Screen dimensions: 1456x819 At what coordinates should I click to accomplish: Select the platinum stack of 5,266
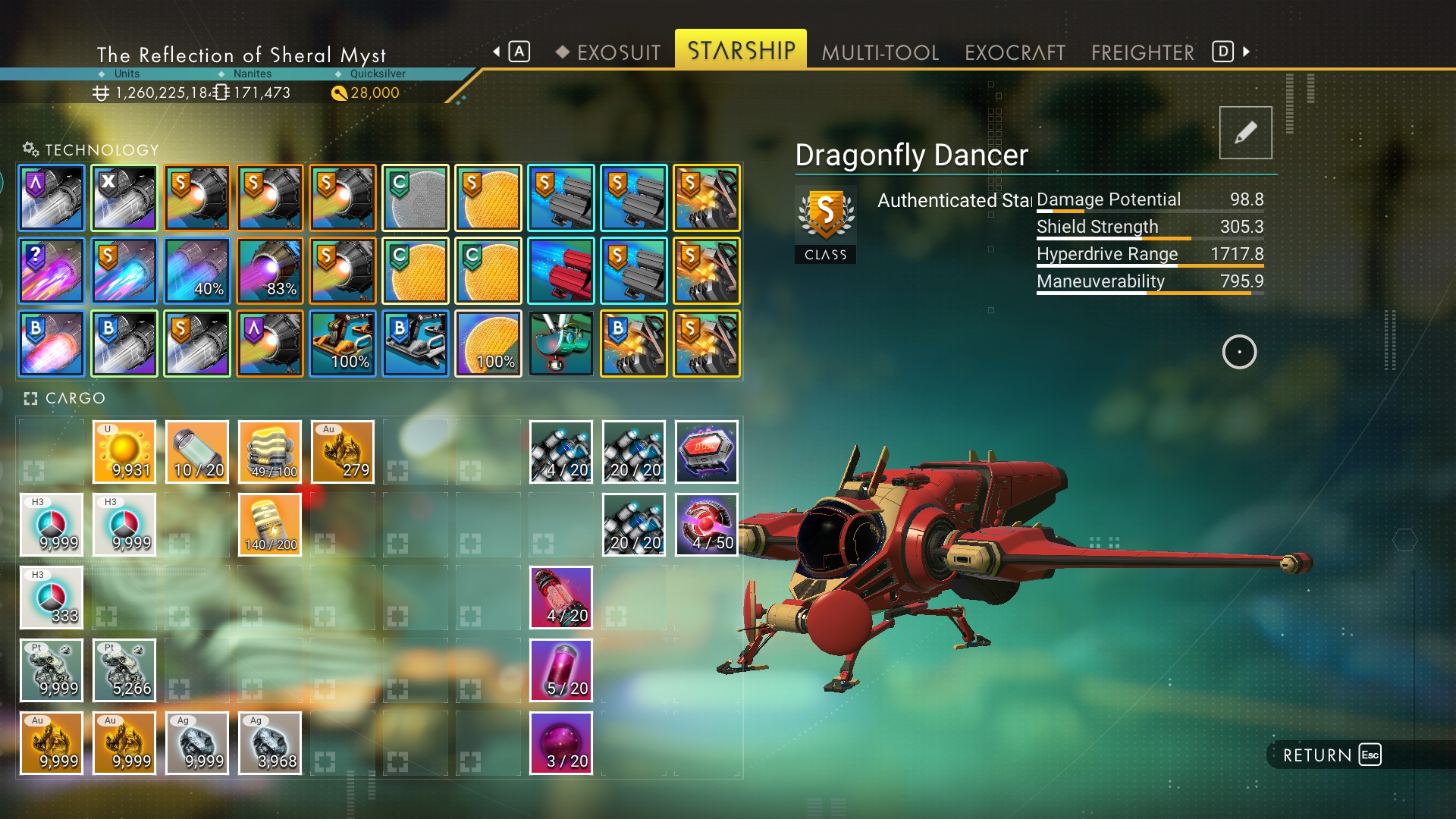(x=124, y=670)
